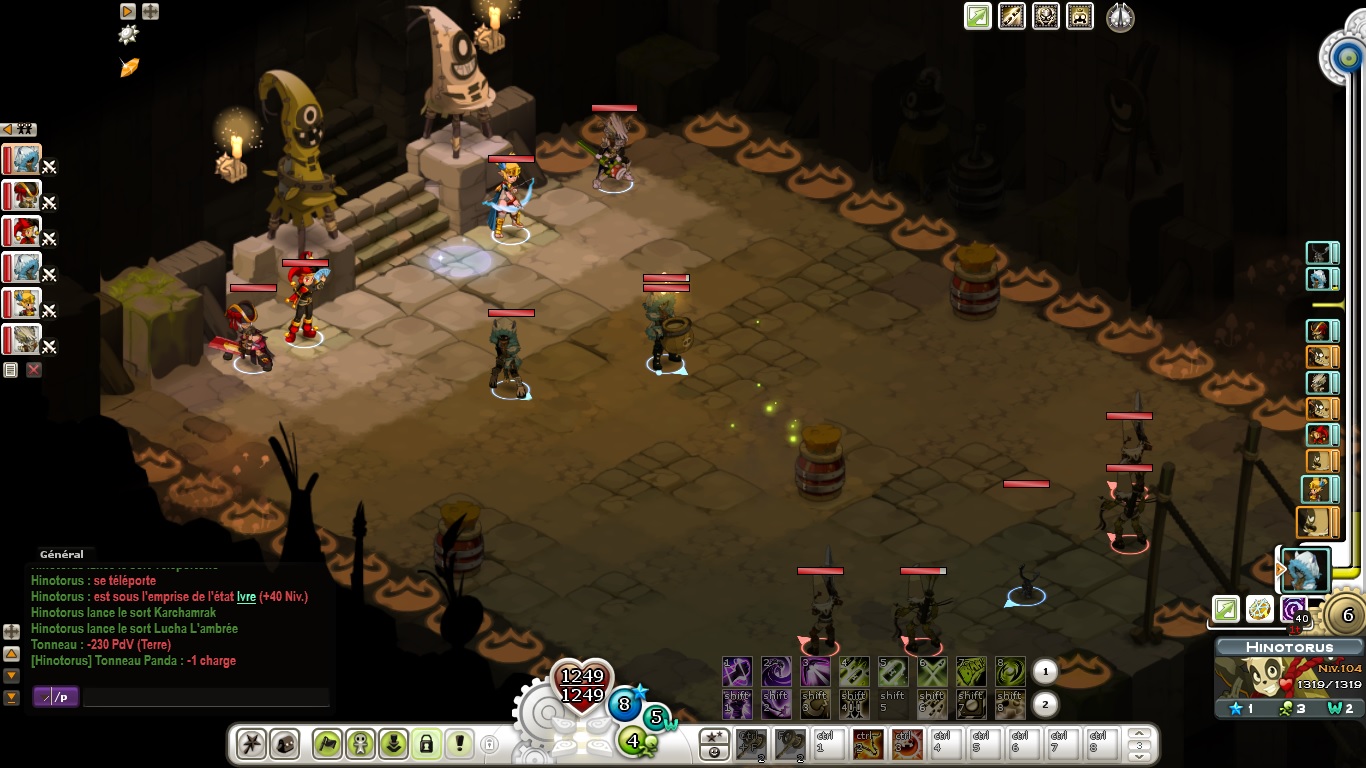Screen dimensions: 1366x768
Task: Collapse the party list with the arrow button
Action: (6, 129)
